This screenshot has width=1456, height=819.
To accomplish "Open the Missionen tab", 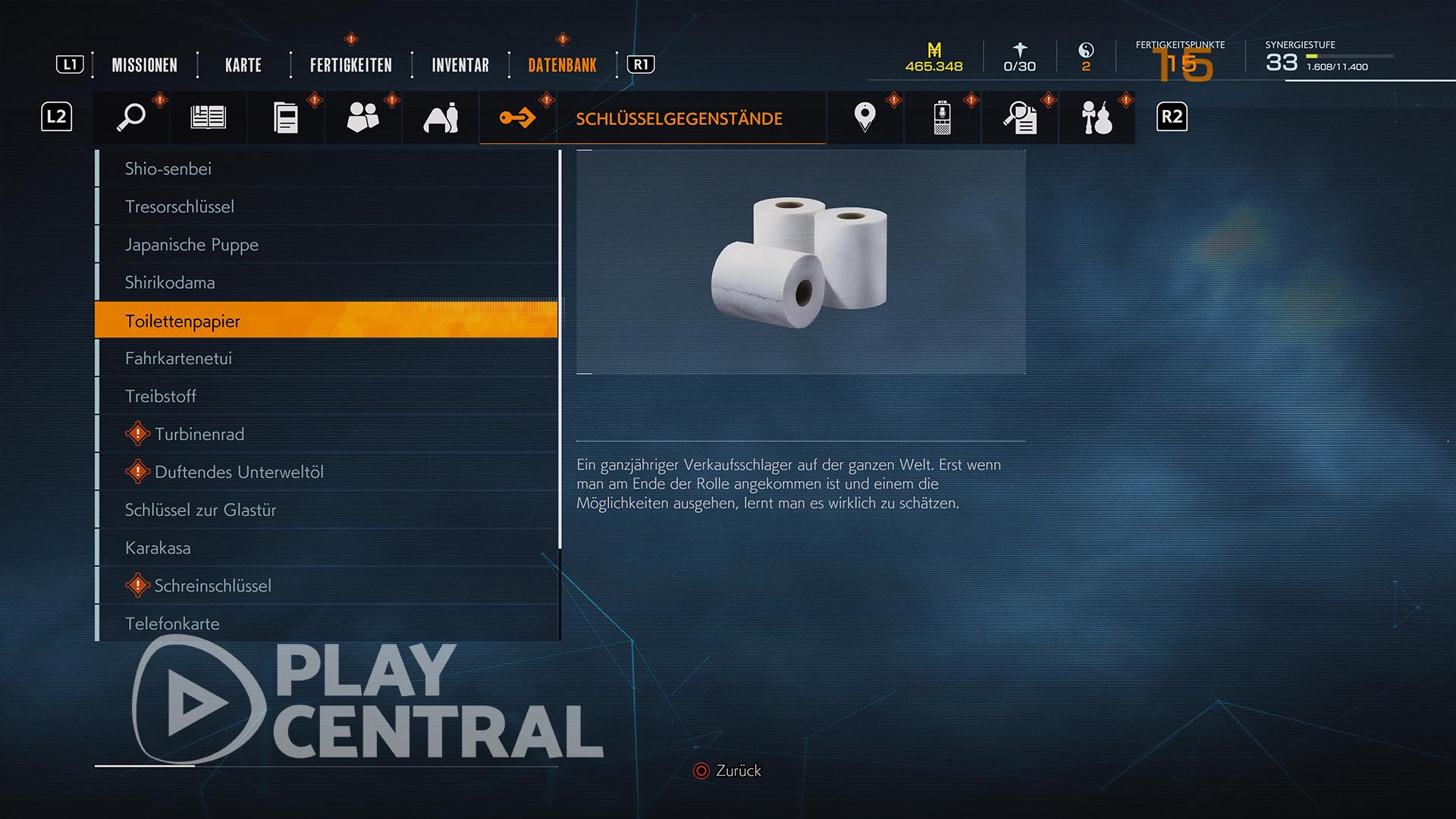I will [144, 65].
